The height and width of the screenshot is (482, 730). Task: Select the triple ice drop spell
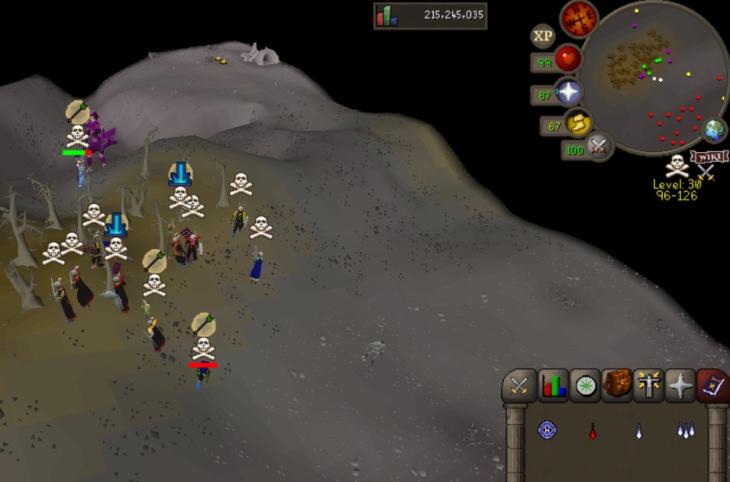pos(684,431)
